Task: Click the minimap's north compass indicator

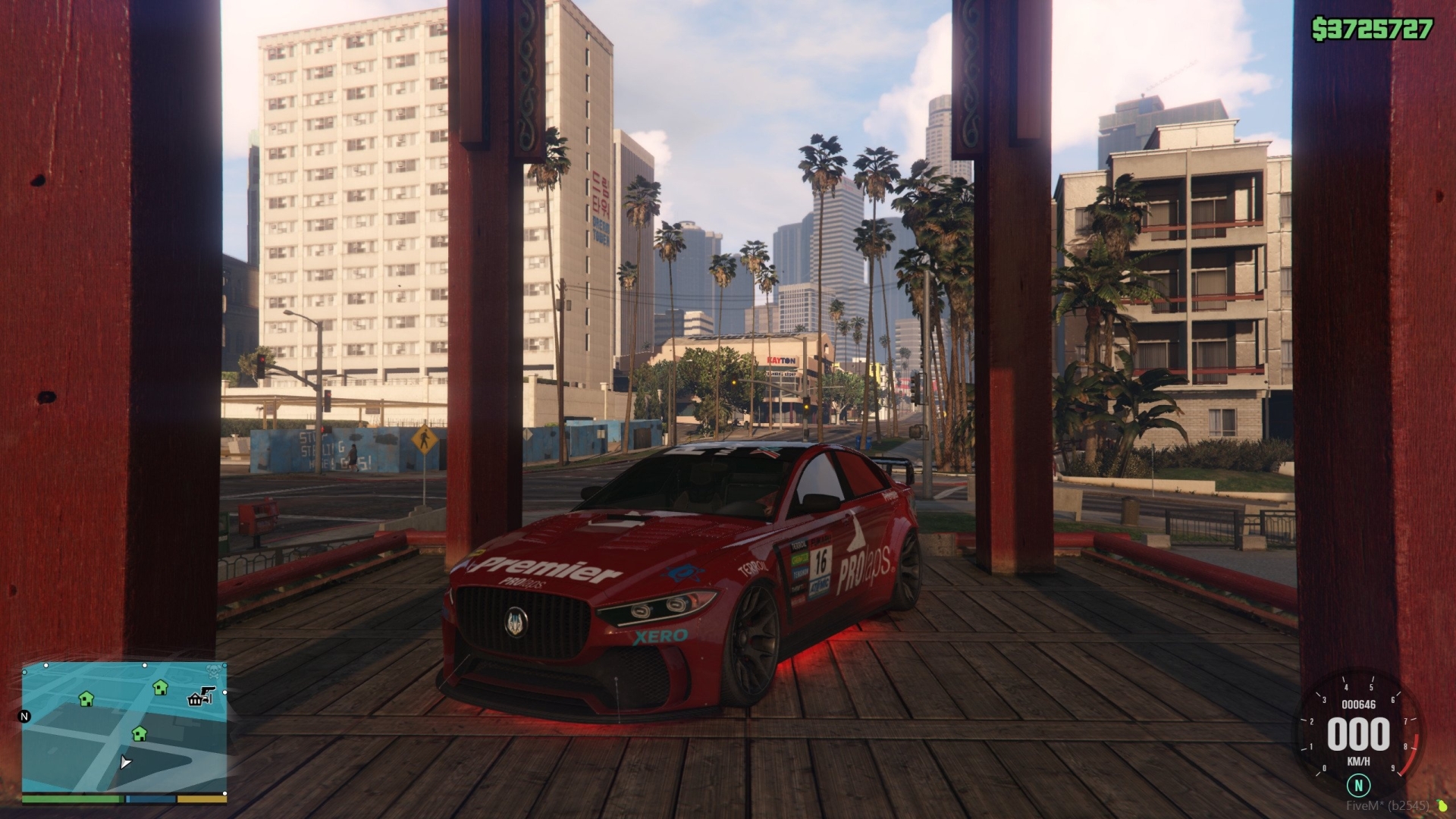Action: click(24, 716)
